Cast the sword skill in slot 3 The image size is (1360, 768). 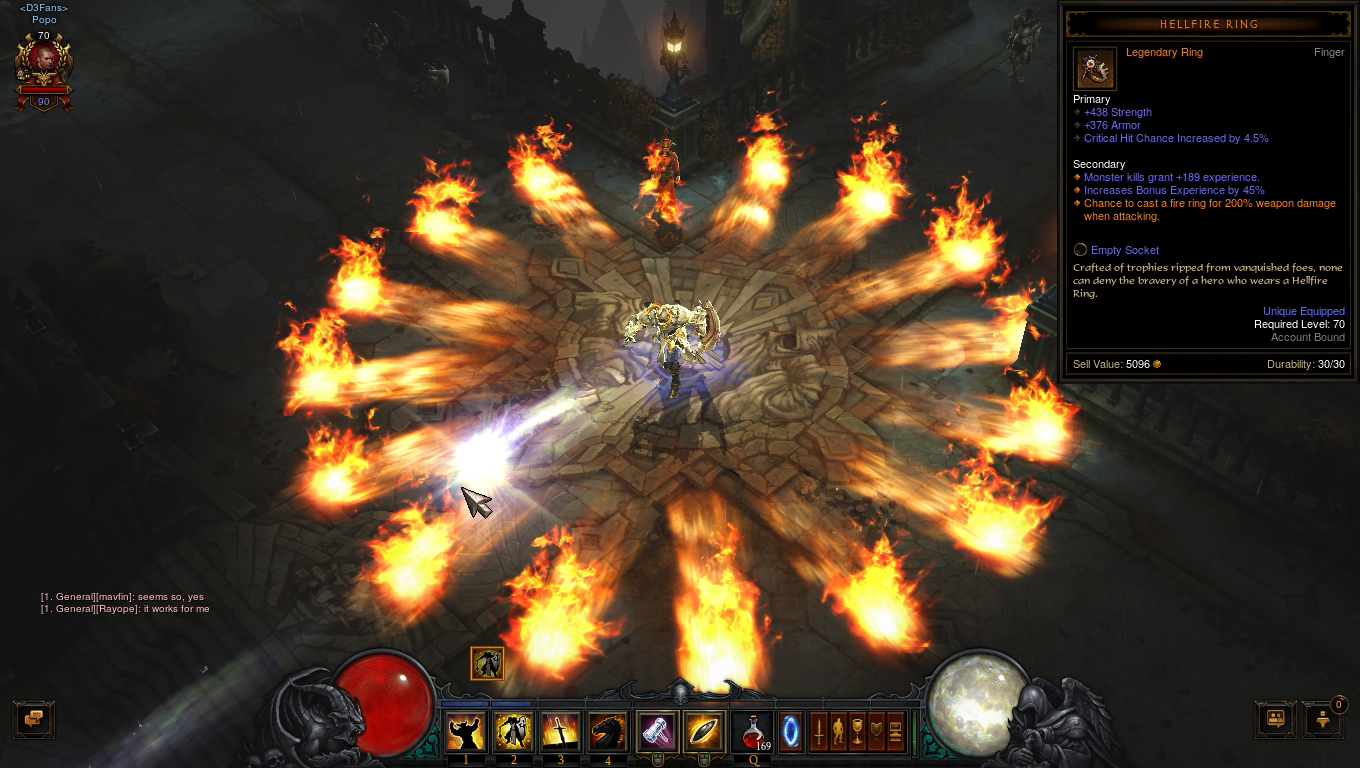point(558,732)
